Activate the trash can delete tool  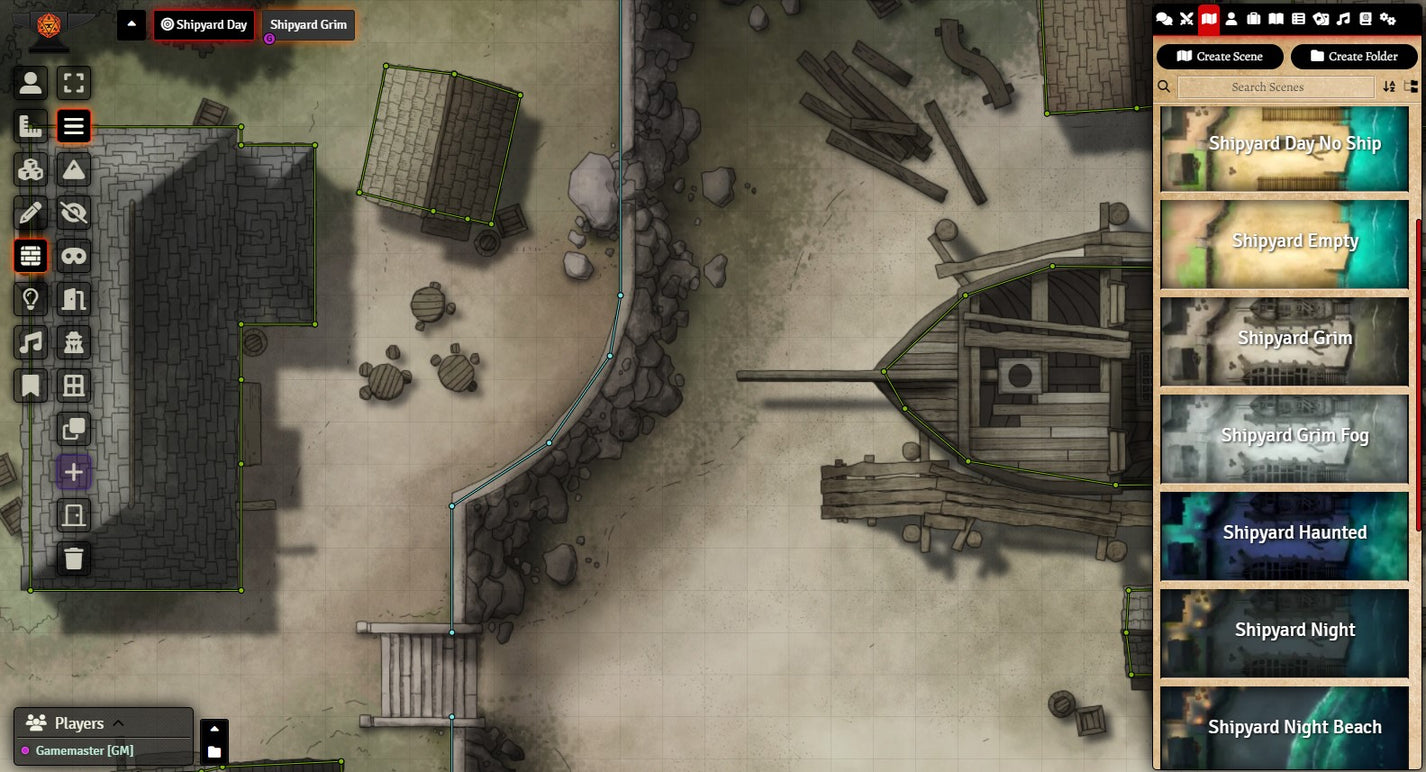coord(74,558)
